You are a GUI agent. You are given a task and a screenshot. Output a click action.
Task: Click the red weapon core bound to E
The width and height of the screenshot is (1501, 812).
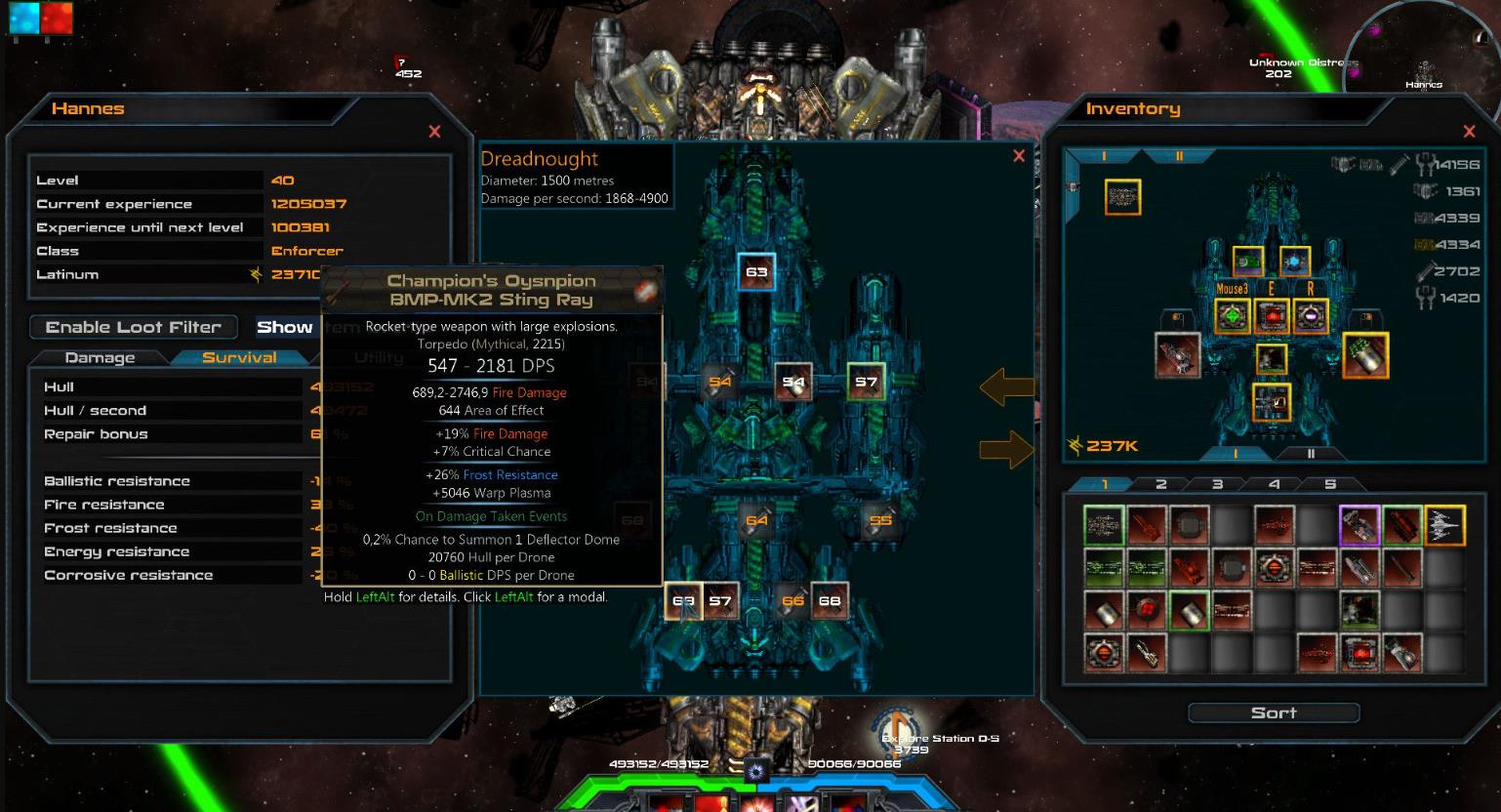pos(1271,314)
